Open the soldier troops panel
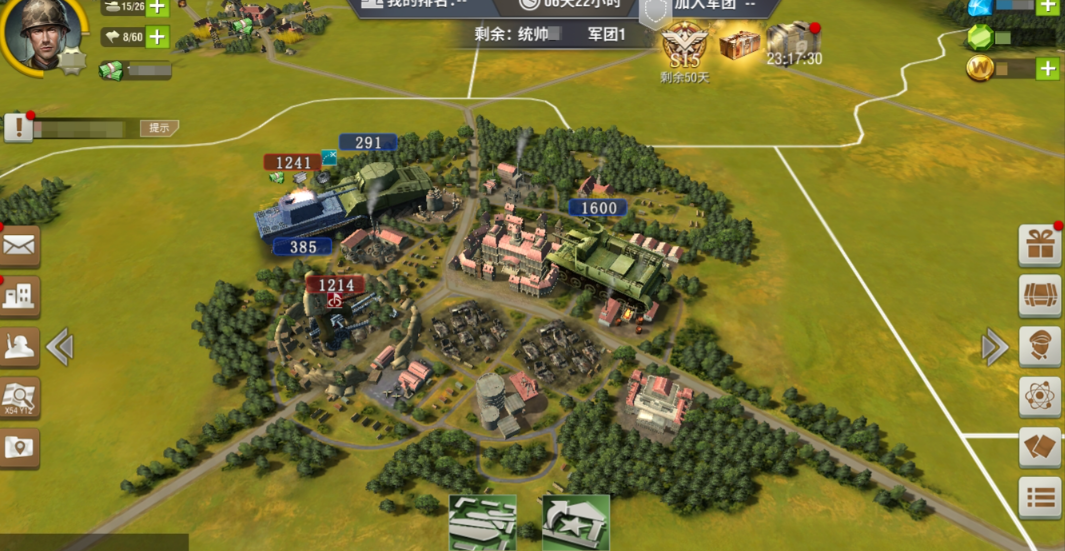 pyautogui.click(x=19, y=347)
